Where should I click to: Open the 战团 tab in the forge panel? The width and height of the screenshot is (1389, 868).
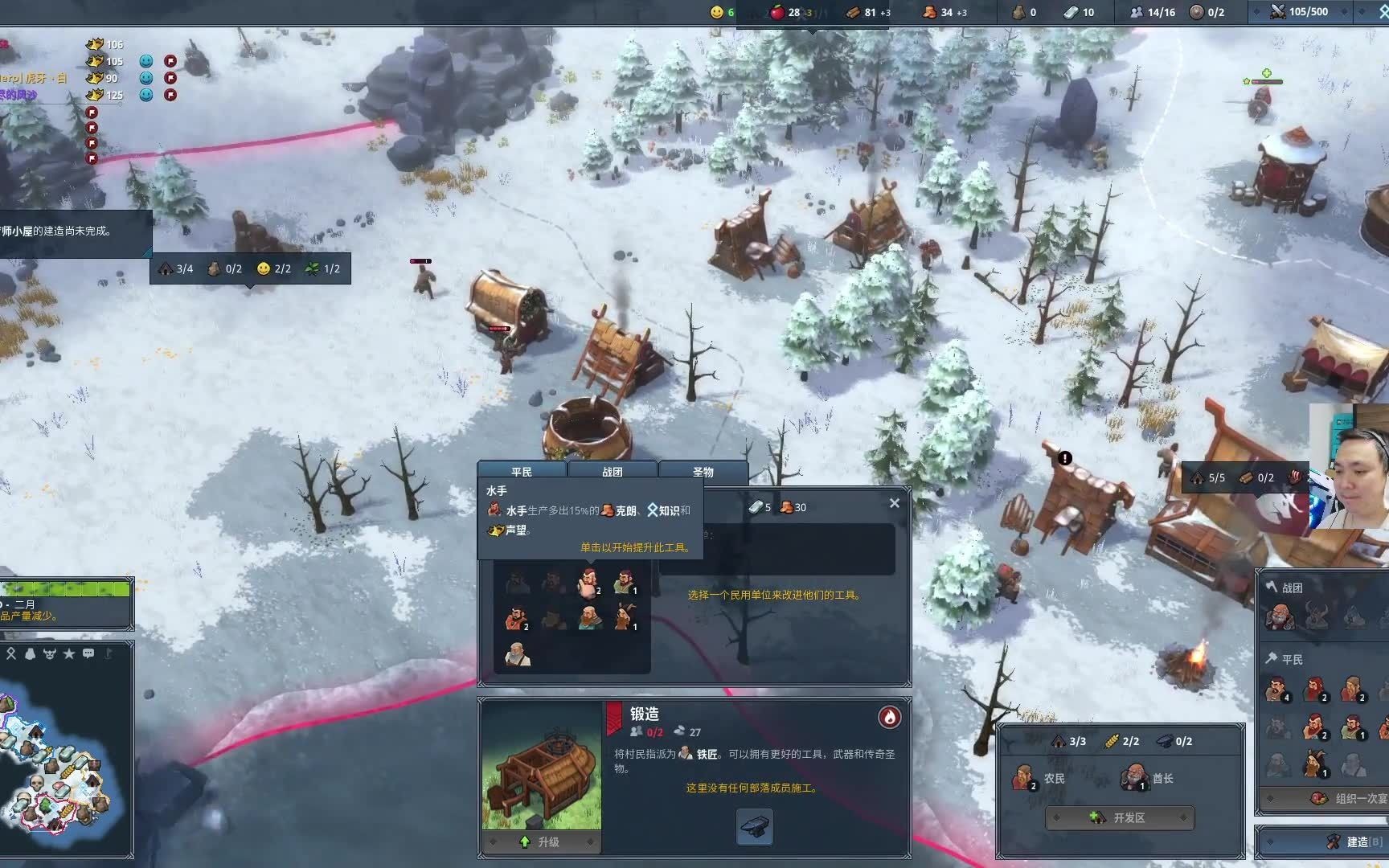[613, 472]
